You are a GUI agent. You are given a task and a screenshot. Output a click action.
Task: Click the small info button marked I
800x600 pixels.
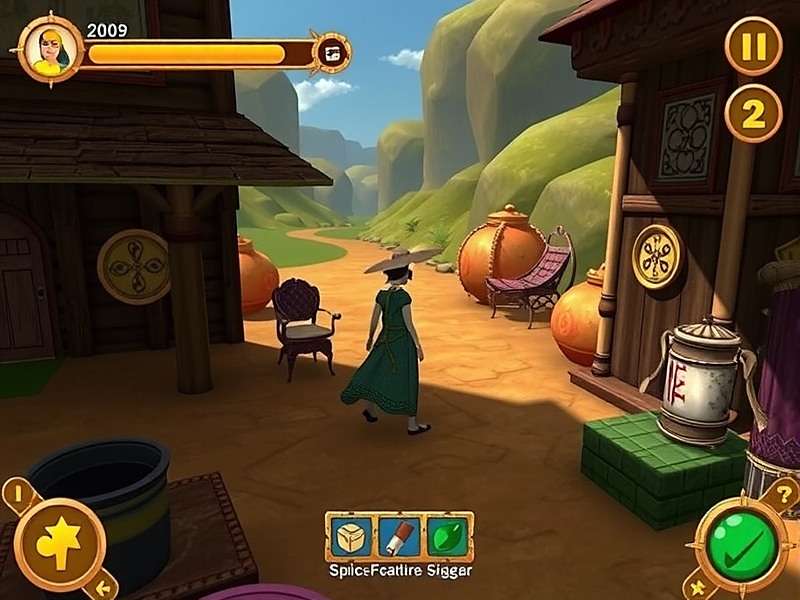click(x=17, y=493)
